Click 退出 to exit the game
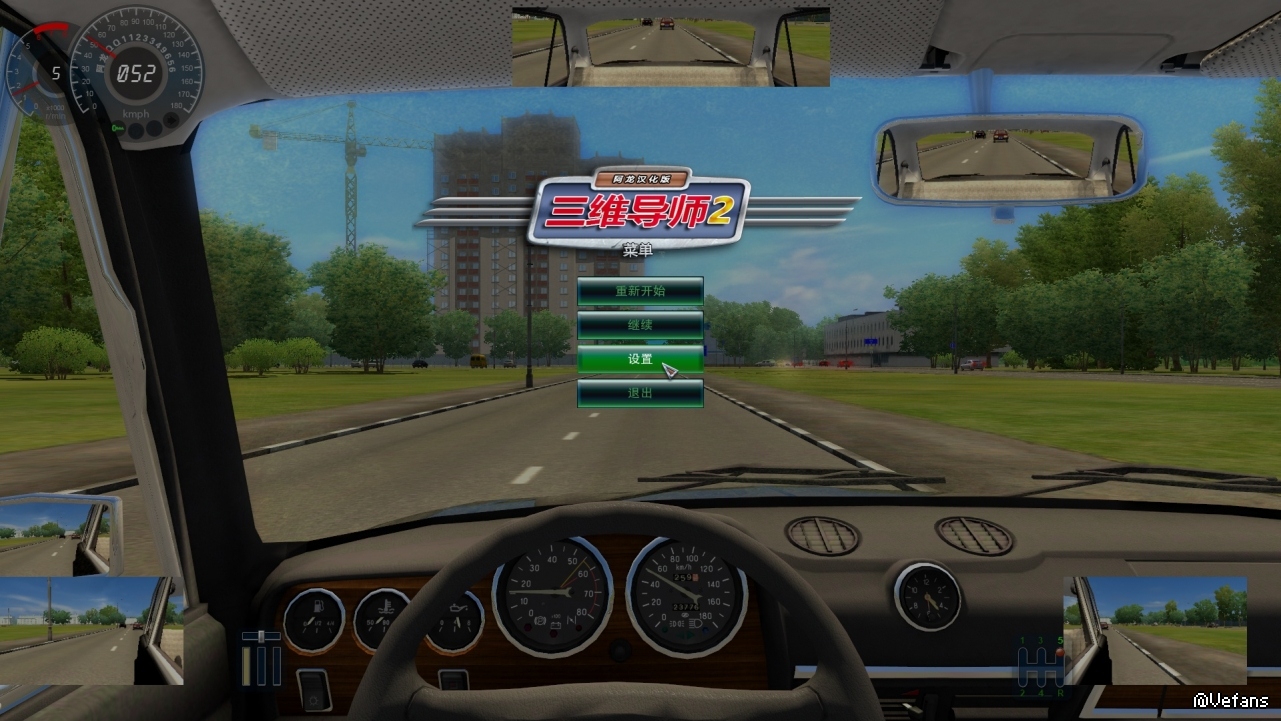The image size is (1281, 721). tap(640, 393)
